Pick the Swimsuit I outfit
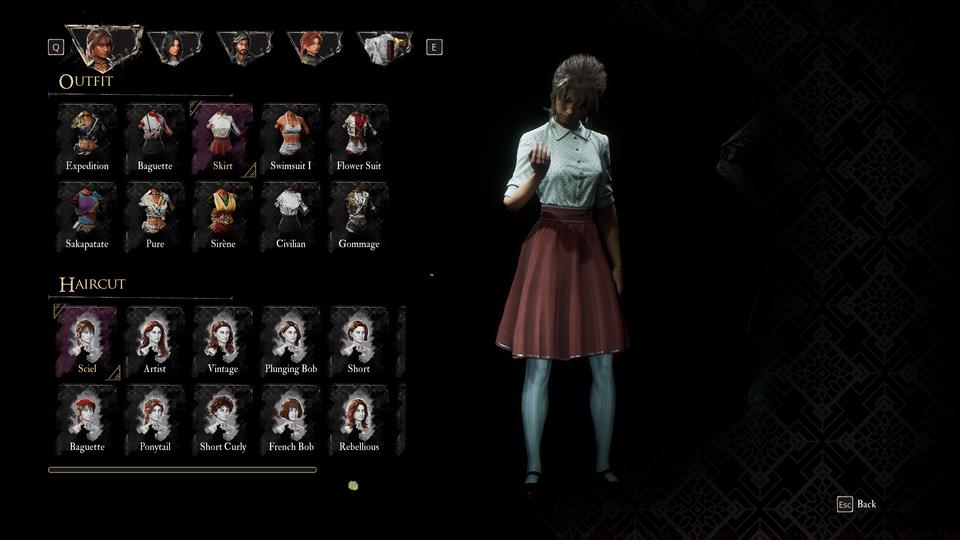This screenshot has width=960, height=540. pos(291,138)
